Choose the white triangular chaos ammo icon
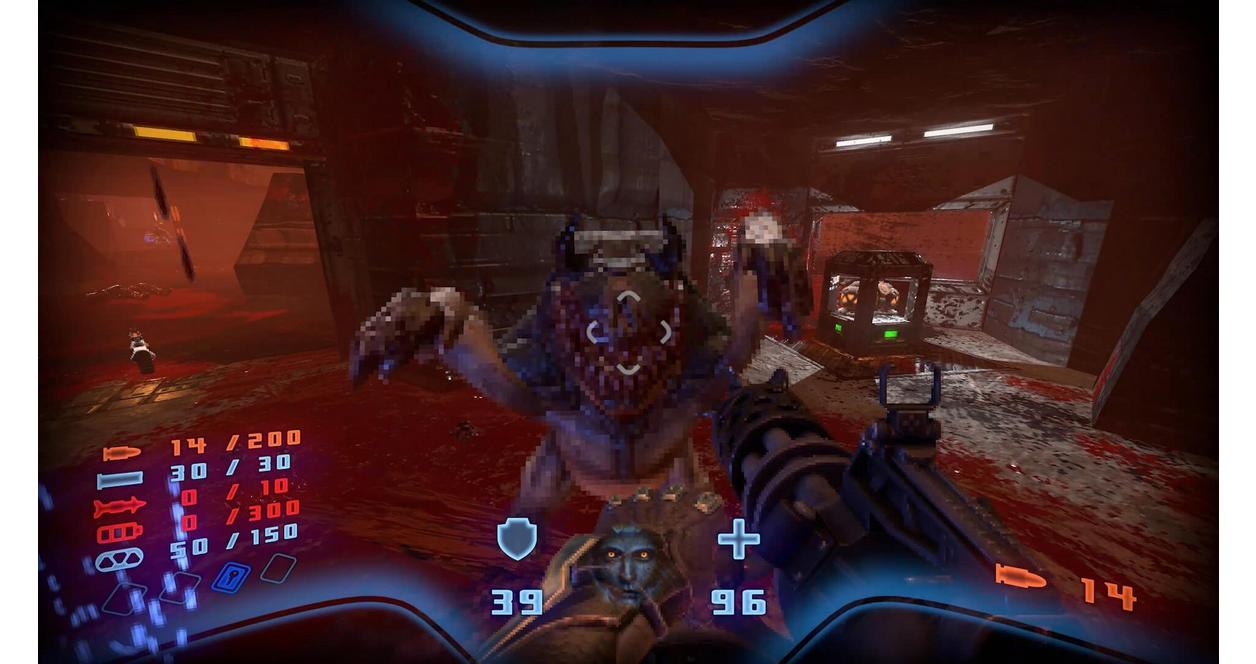Image resolution: width=1256 pixels, height=664 pixels. click(x=119, y=559)
